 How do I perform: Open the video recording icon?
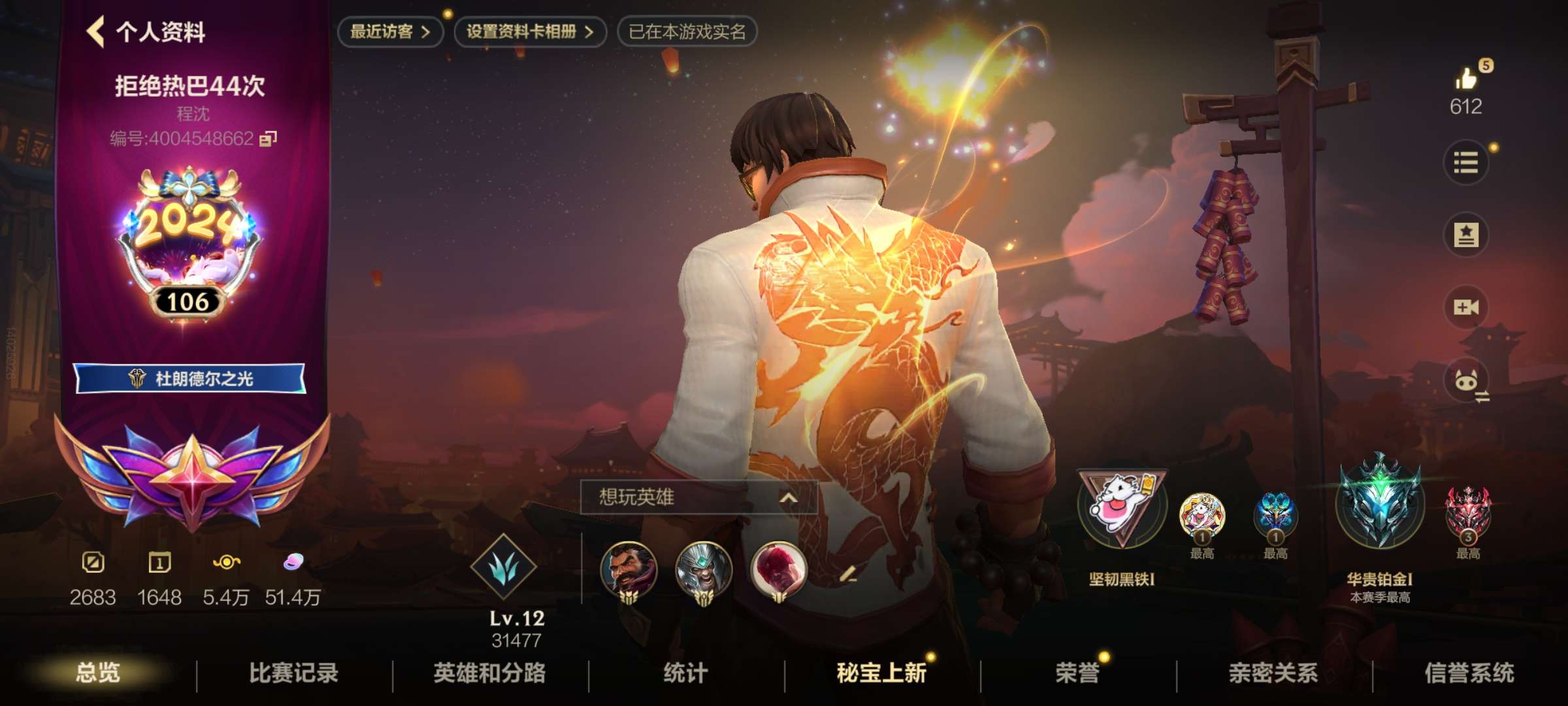[1467, 306]
